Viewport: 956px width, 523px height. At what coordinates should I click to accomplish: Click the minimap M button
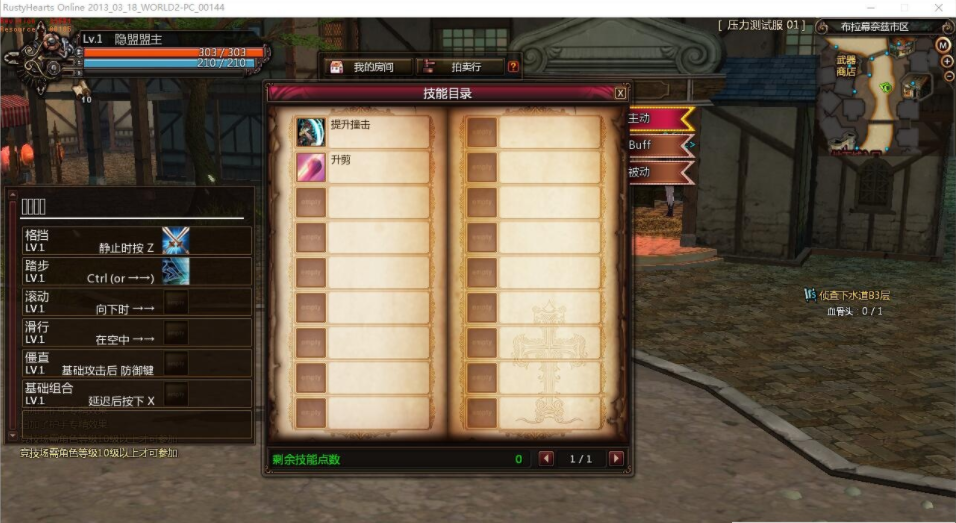tap(943, 46)
